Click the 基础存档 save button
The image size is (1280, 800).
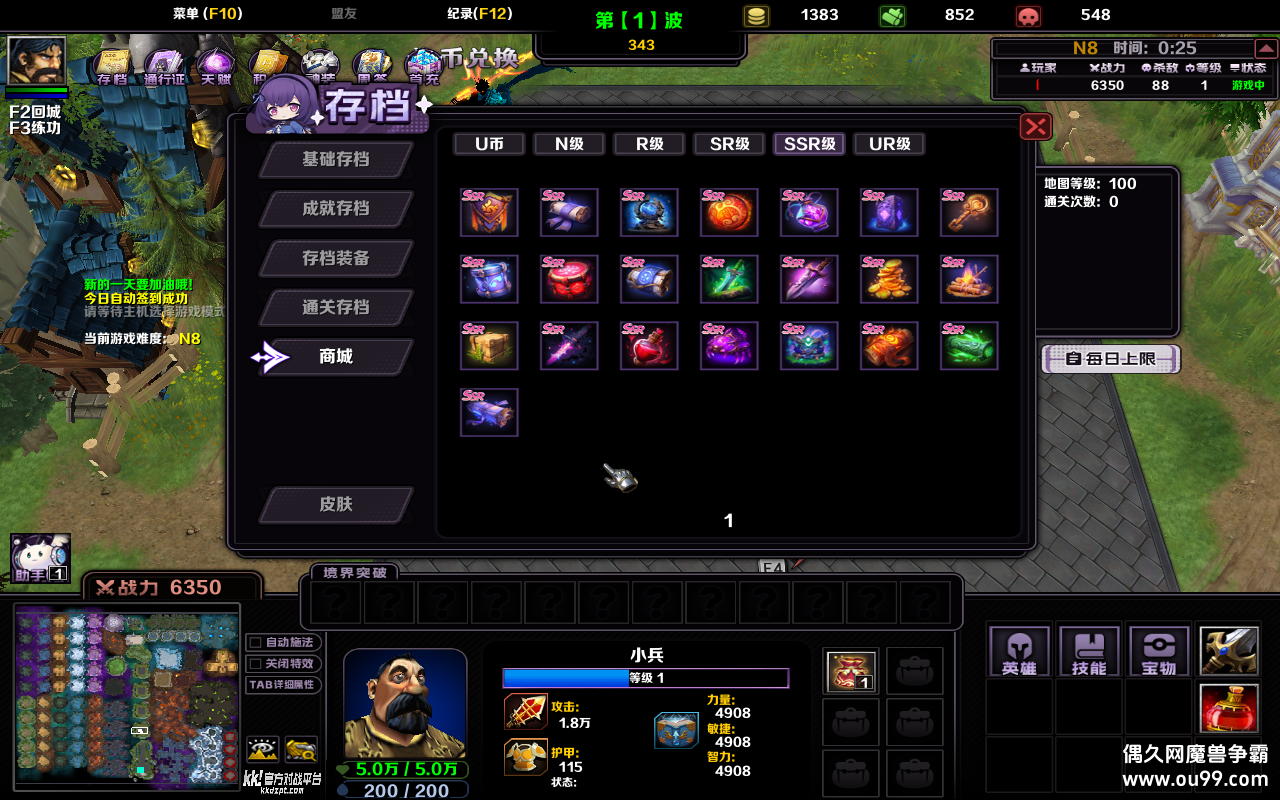(x=336, y=159)
